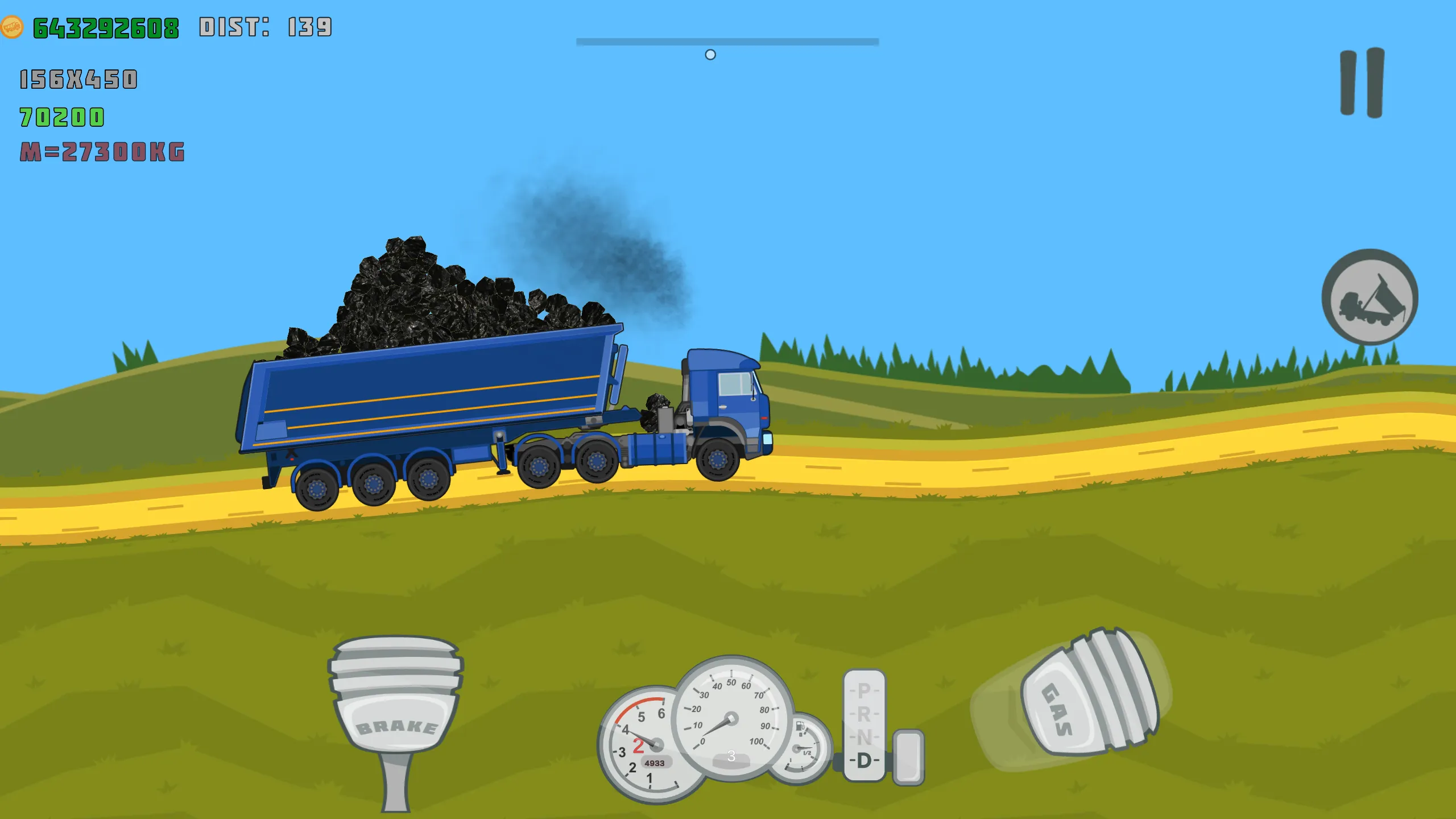Click the small grey button beside gear selector

coord(908,757)
